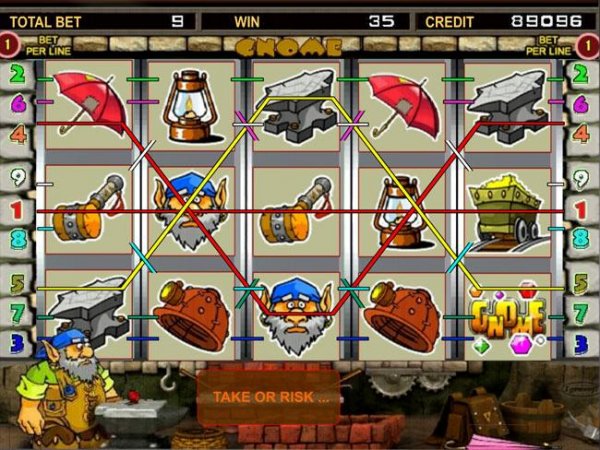Image resolution: width=600 pixels, height=450 pixels.
Task: Activate payline 6 marker on left column
Action: [17, 102]
